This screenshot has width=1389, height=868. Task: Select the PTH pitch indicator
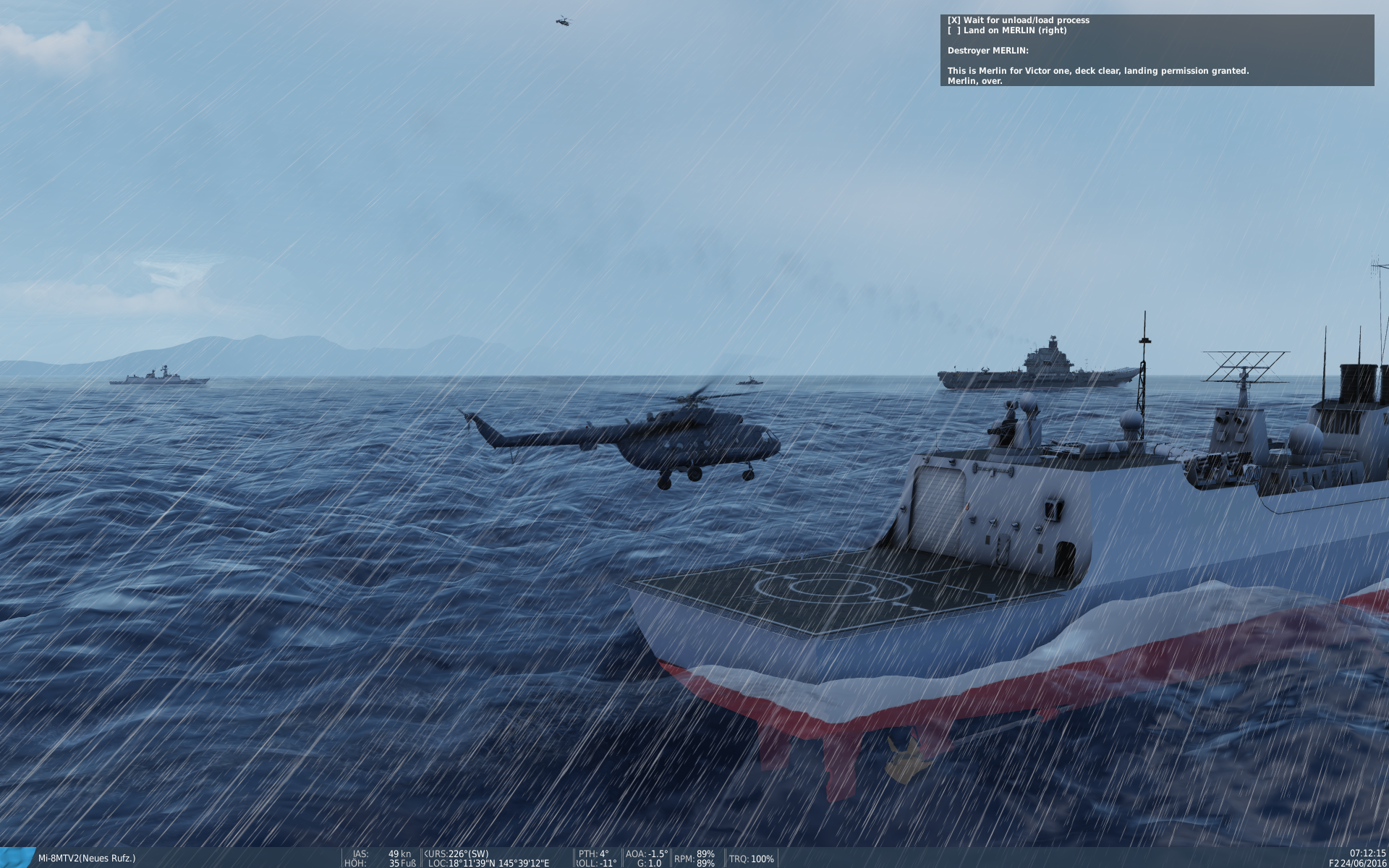pos(593,853)
